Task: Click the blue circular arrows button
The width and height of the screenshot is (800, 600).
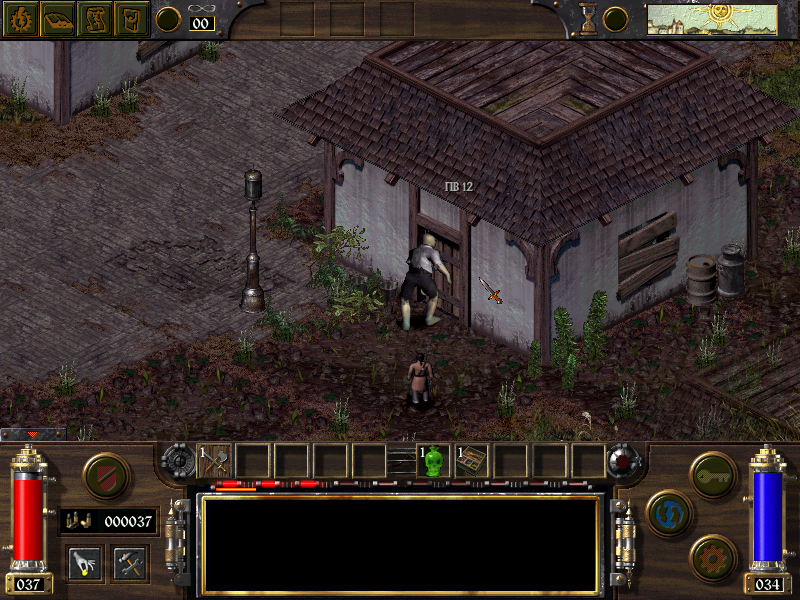Action: click(670, 512)
